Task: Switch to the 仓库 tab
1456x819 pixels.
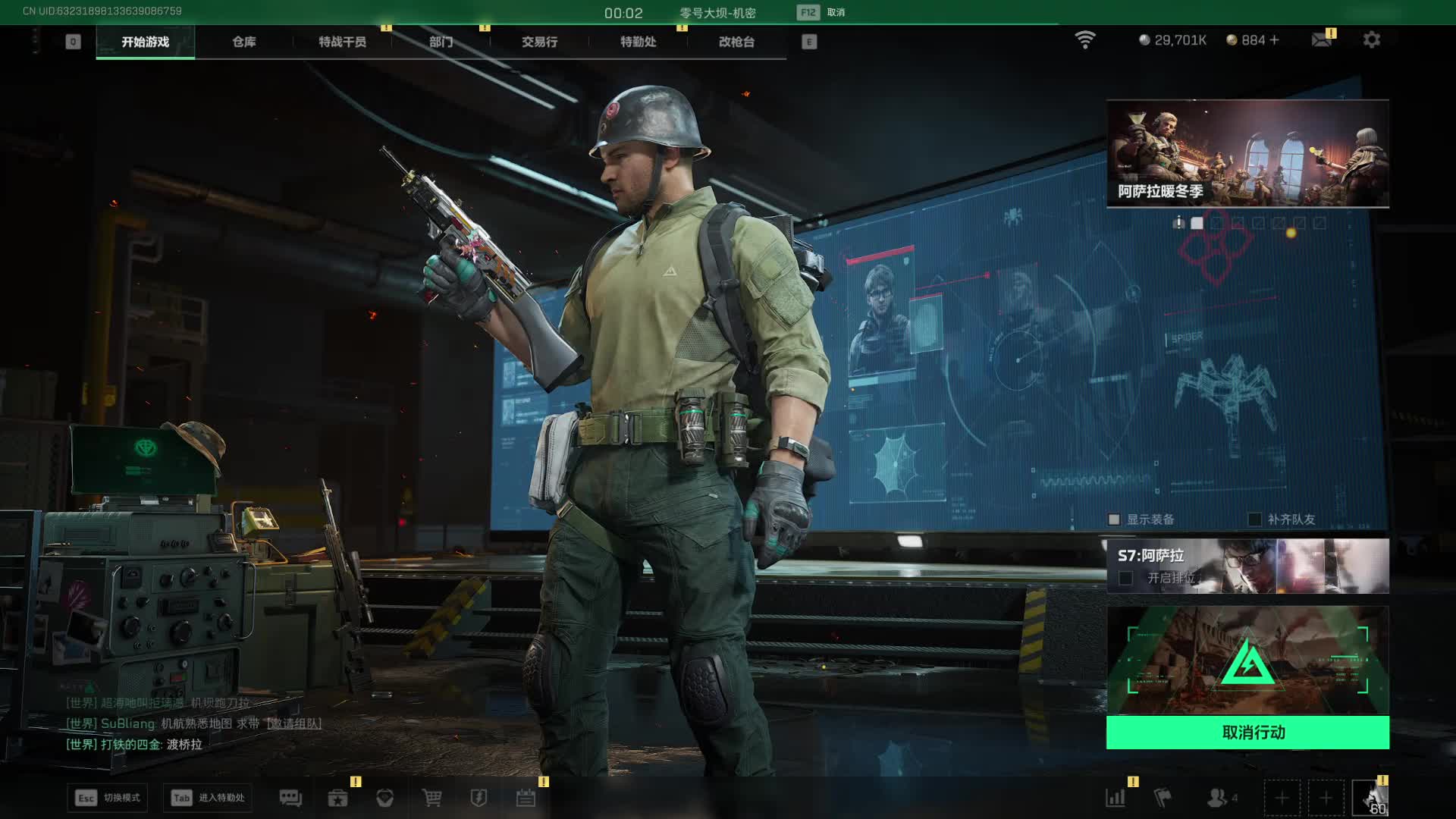Action: 243,42
